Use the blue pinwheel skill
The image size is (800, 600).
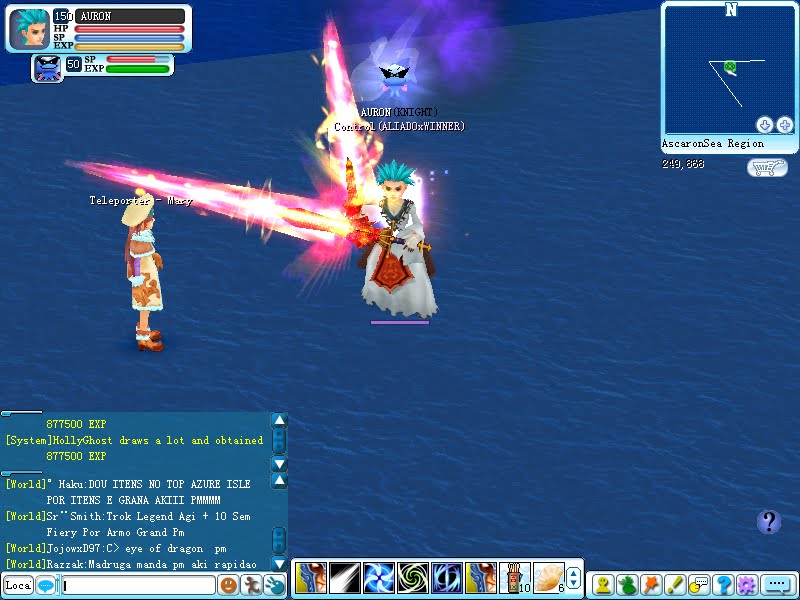(378, 578)
